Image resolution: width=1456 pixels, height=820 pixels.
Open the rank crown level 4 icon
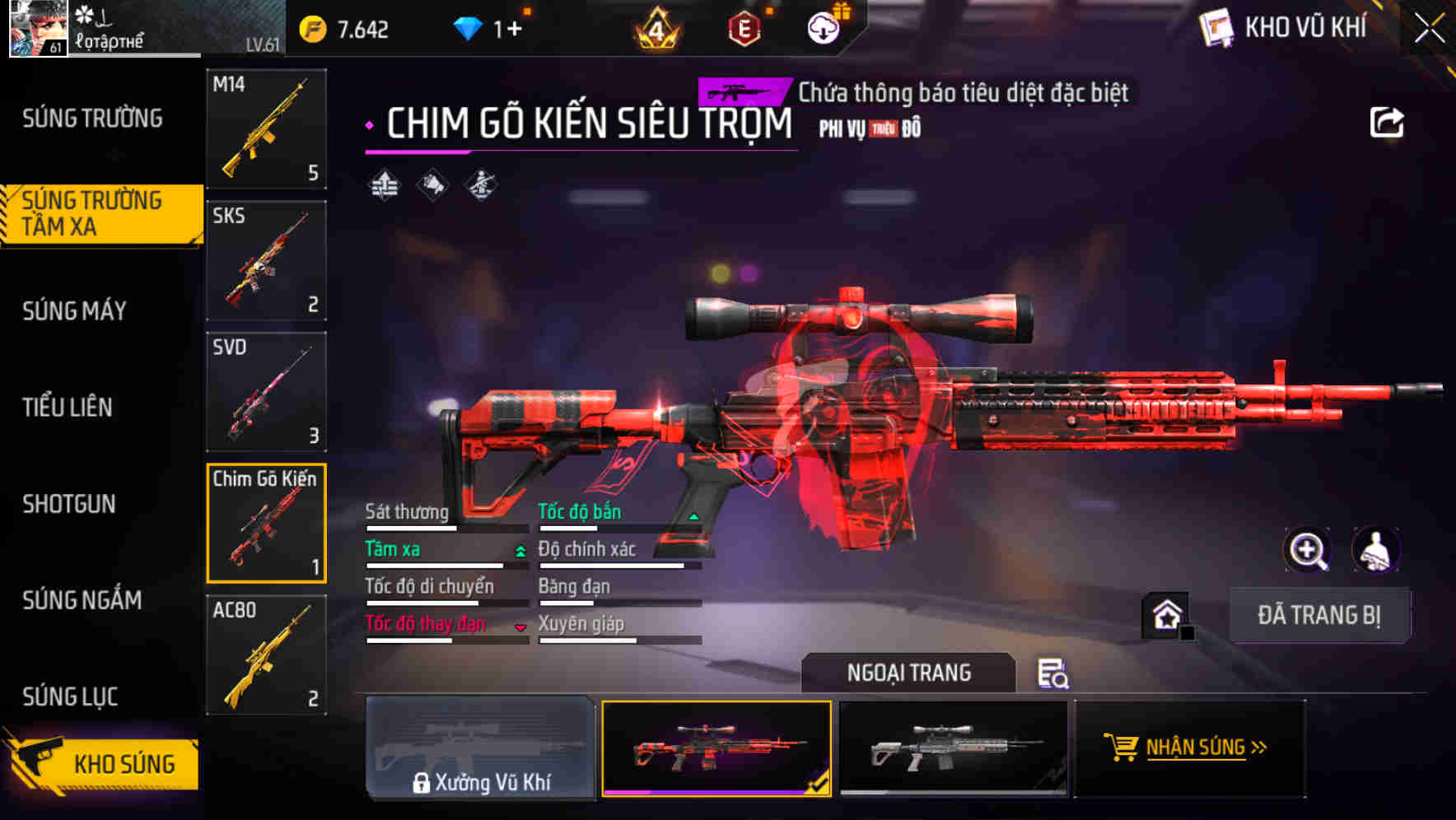(x=655, y=26)
